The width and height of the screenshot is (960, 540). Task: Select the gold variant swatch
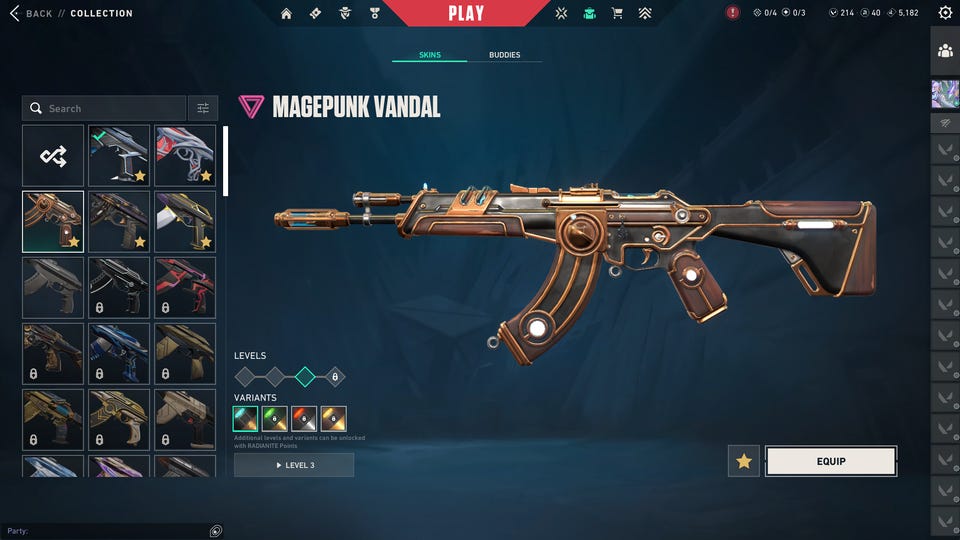[334, 419]
